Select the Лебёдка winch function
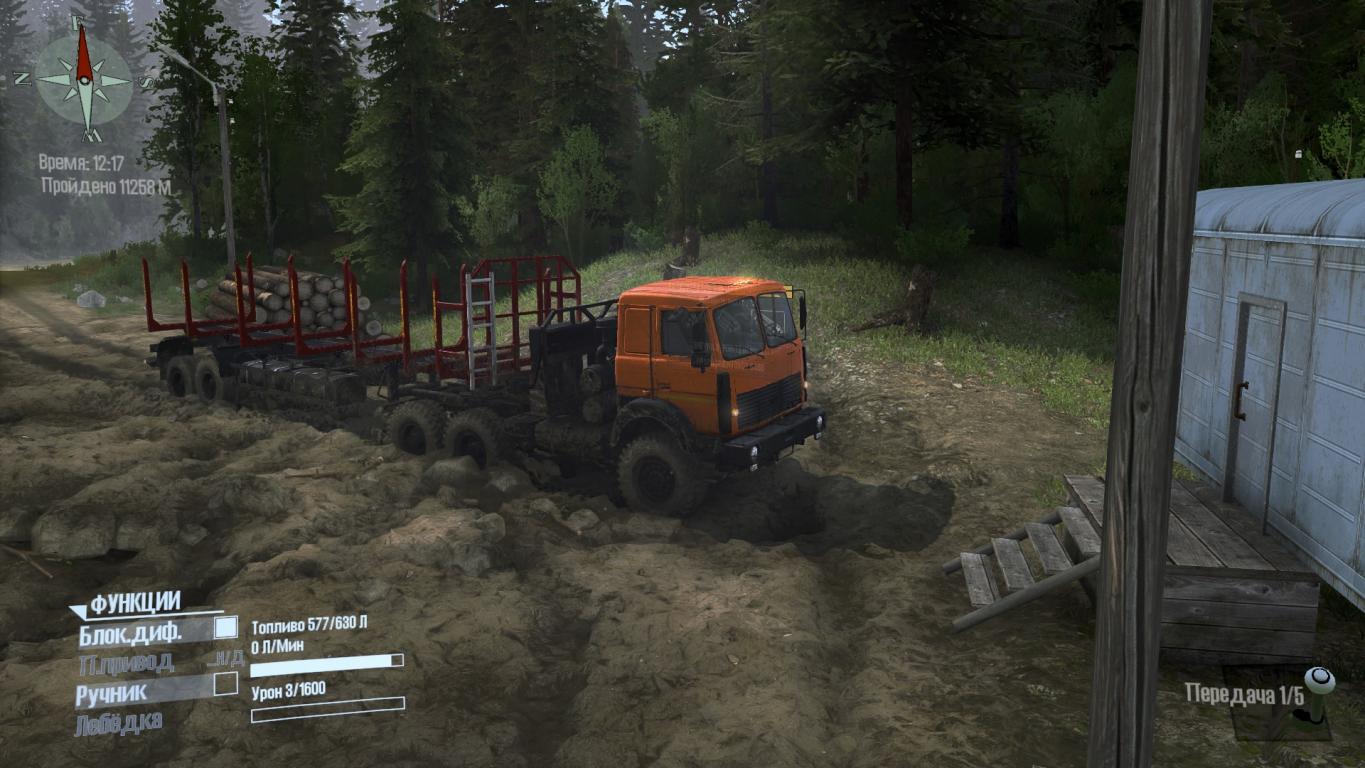Image resolution: width=1365 pixels, height=768 pixels. 118,722
